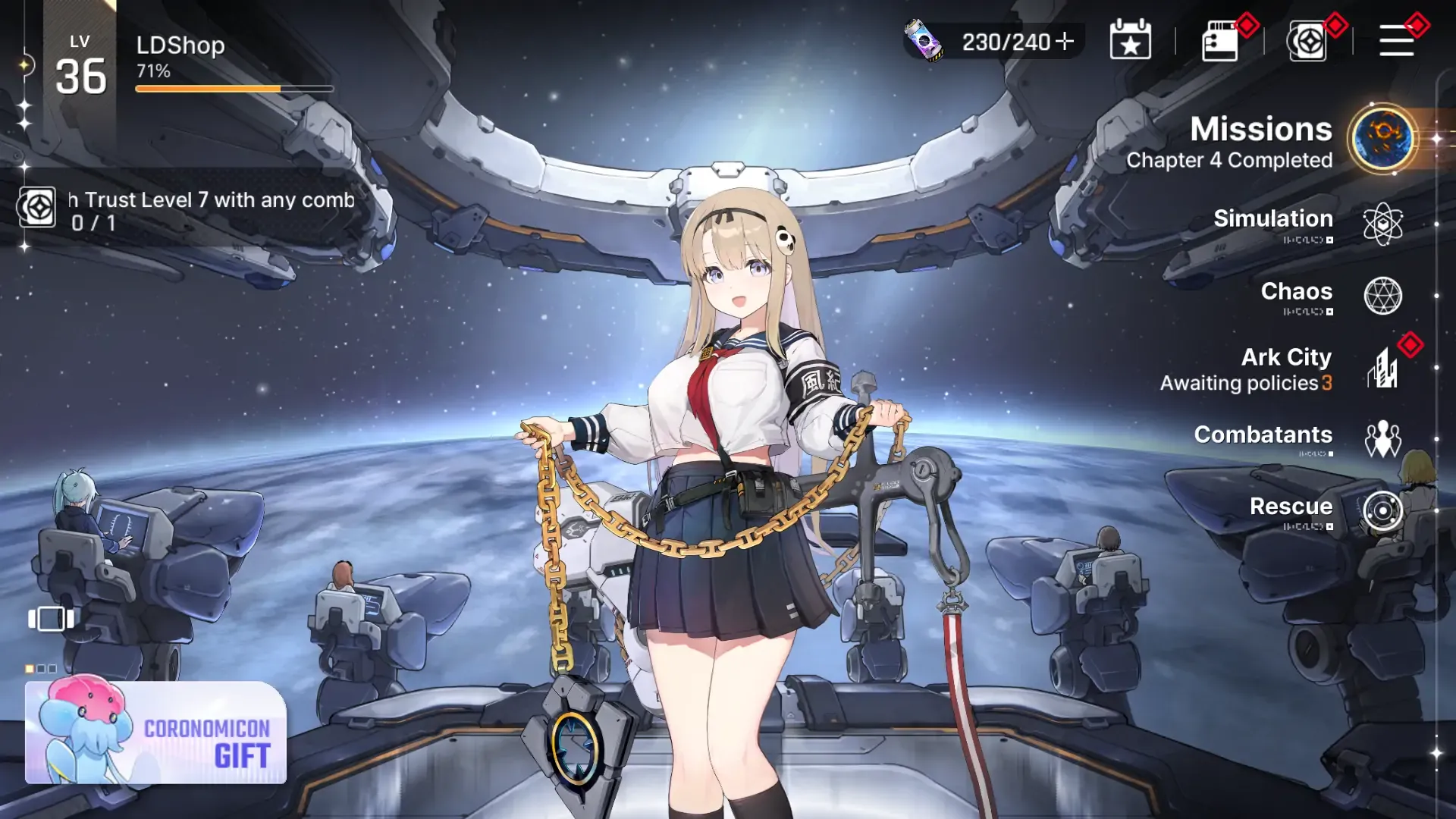
Task: Select the Chaos menu entry
Action: coord(1382,296)
